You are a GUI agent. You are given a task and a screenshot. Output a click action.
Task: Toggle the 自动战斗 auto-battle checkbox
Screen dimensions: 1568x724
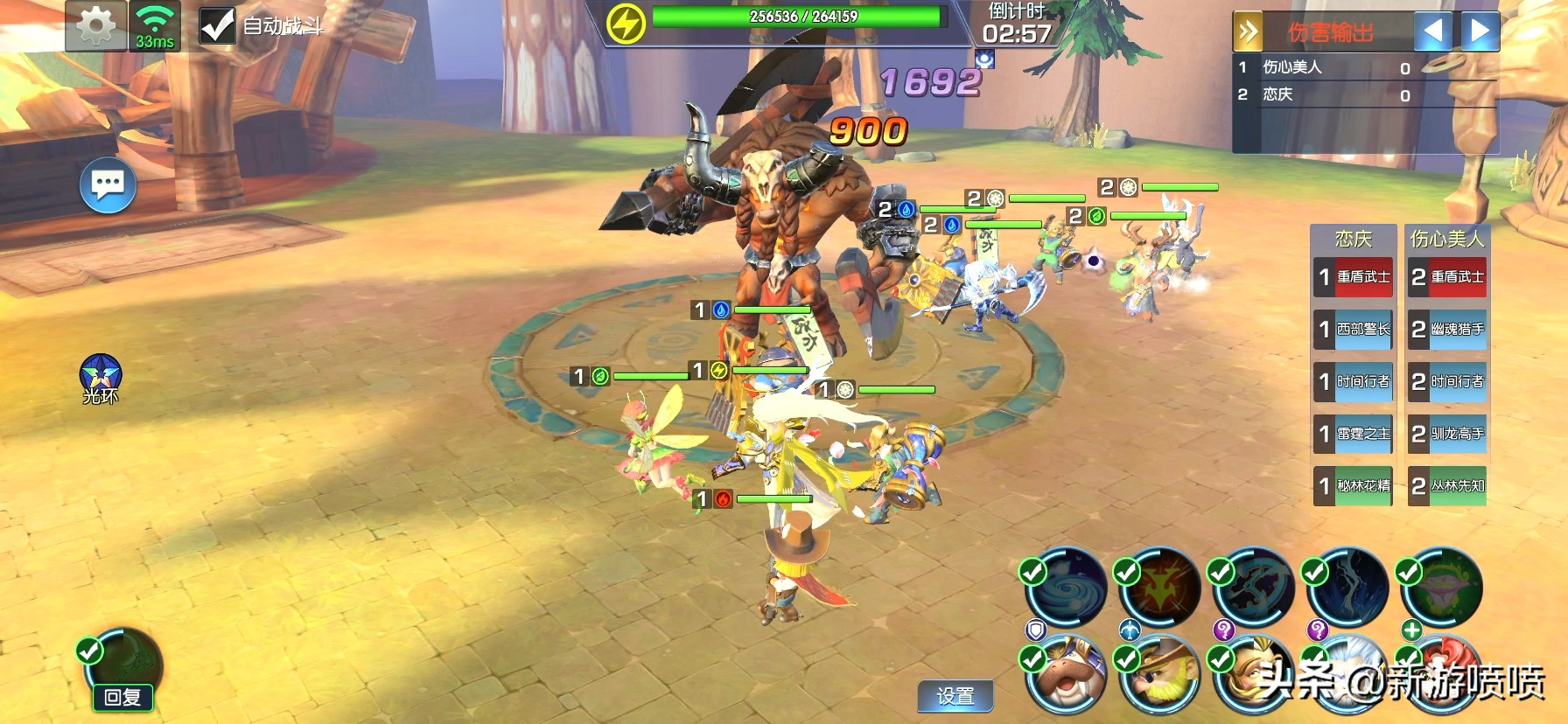[x=217, y=26]
